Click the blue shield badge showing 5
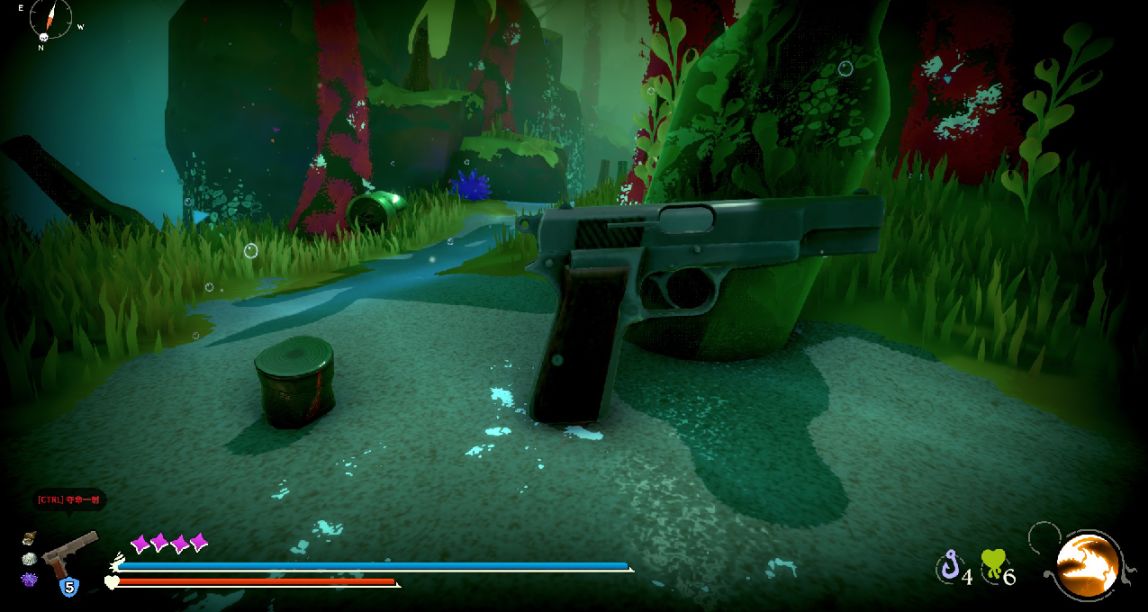 (x=69, y=586)
